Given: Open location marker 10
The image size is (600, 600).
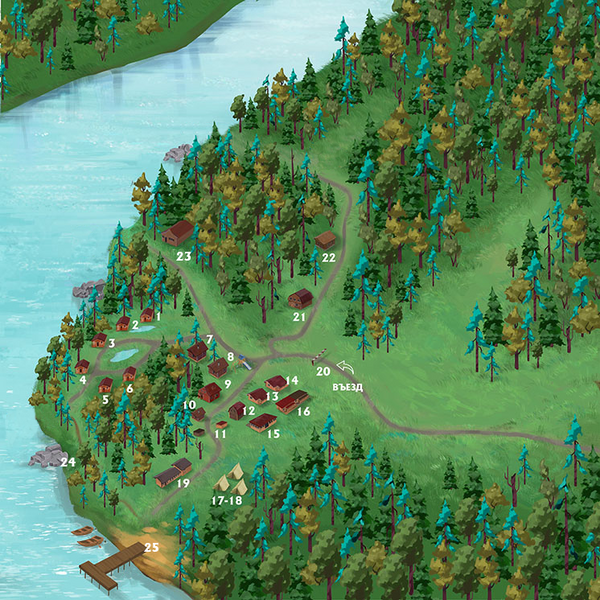Looking at the screenshot, I should click(x=189, y=404).
